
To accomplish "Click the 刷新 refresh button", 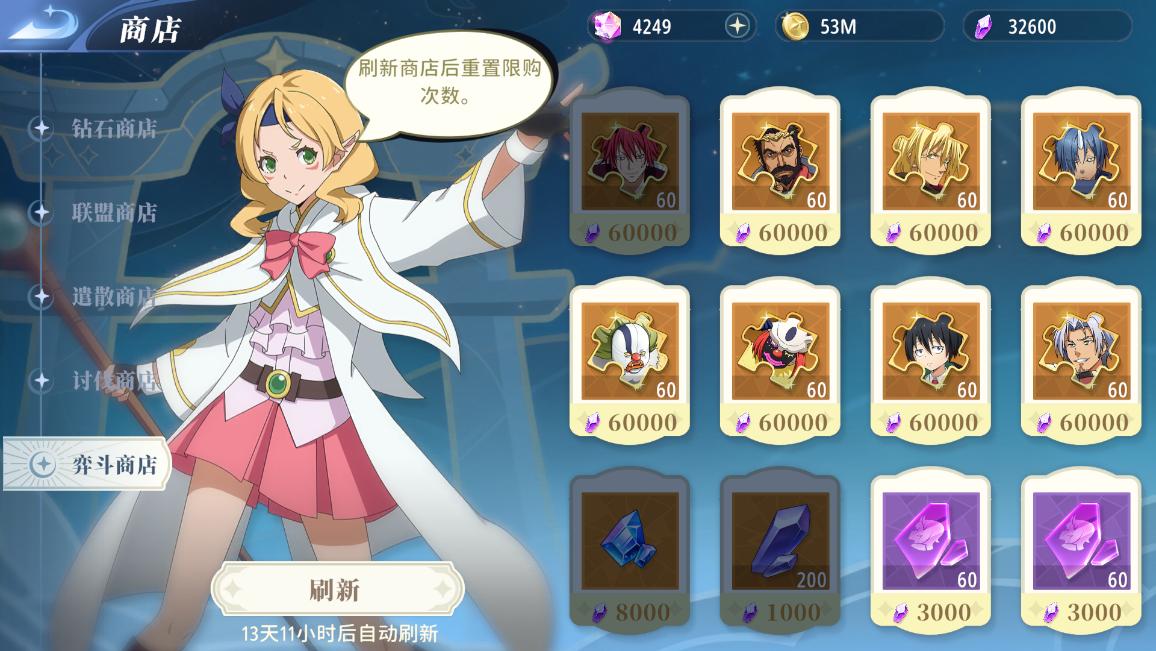I will click(x=336, y=589).
